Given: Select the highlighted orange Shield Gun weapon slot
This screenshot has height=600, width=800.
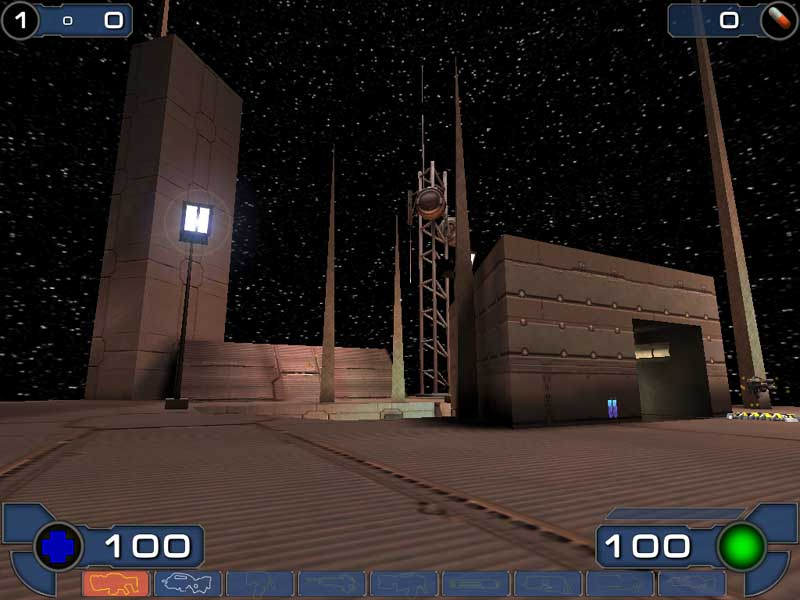Looking at the screenshot, I should (116, 583).
